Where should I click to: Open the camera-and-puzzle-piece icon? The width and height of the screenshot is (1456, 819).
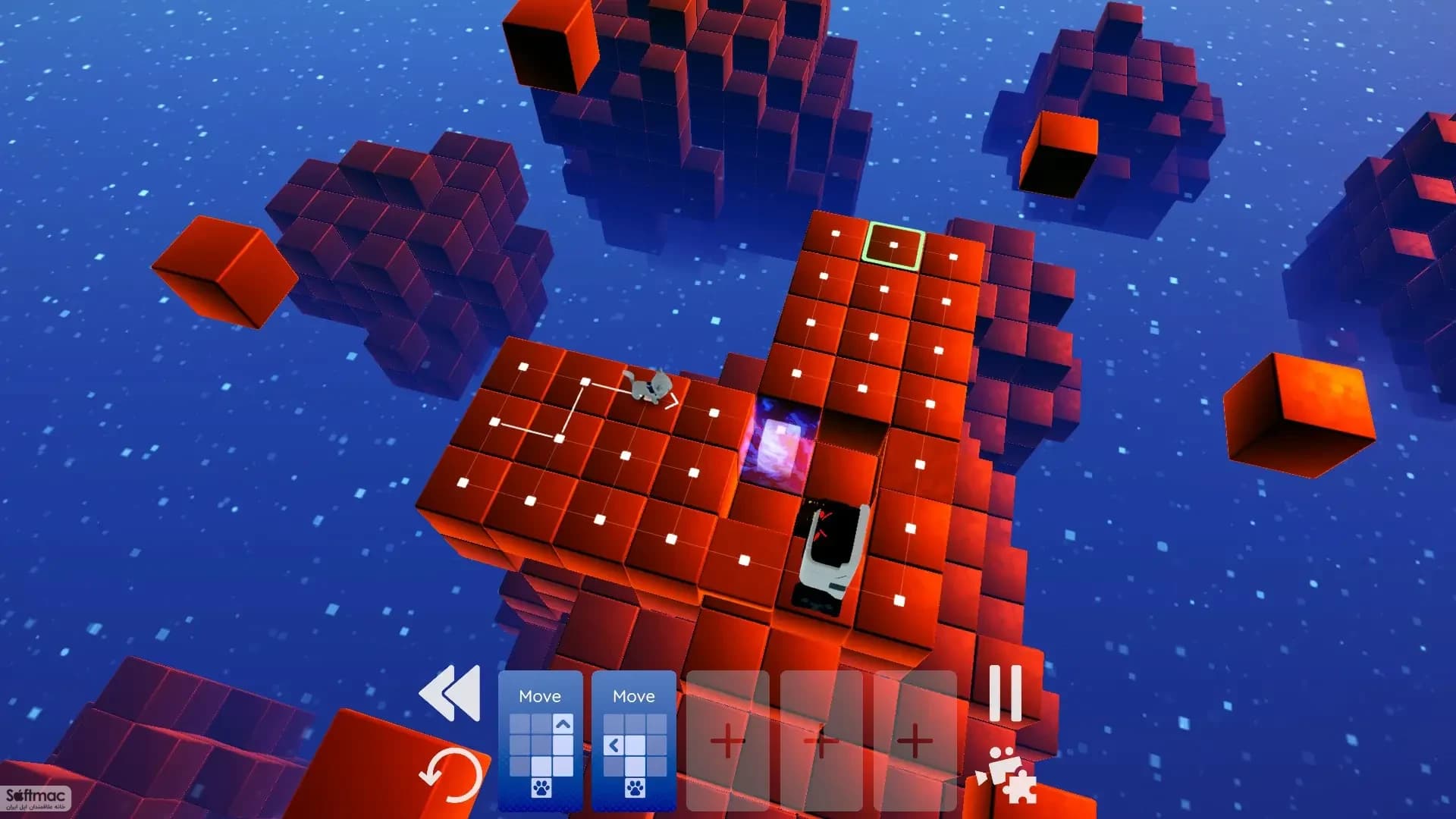coord(1012,777)
